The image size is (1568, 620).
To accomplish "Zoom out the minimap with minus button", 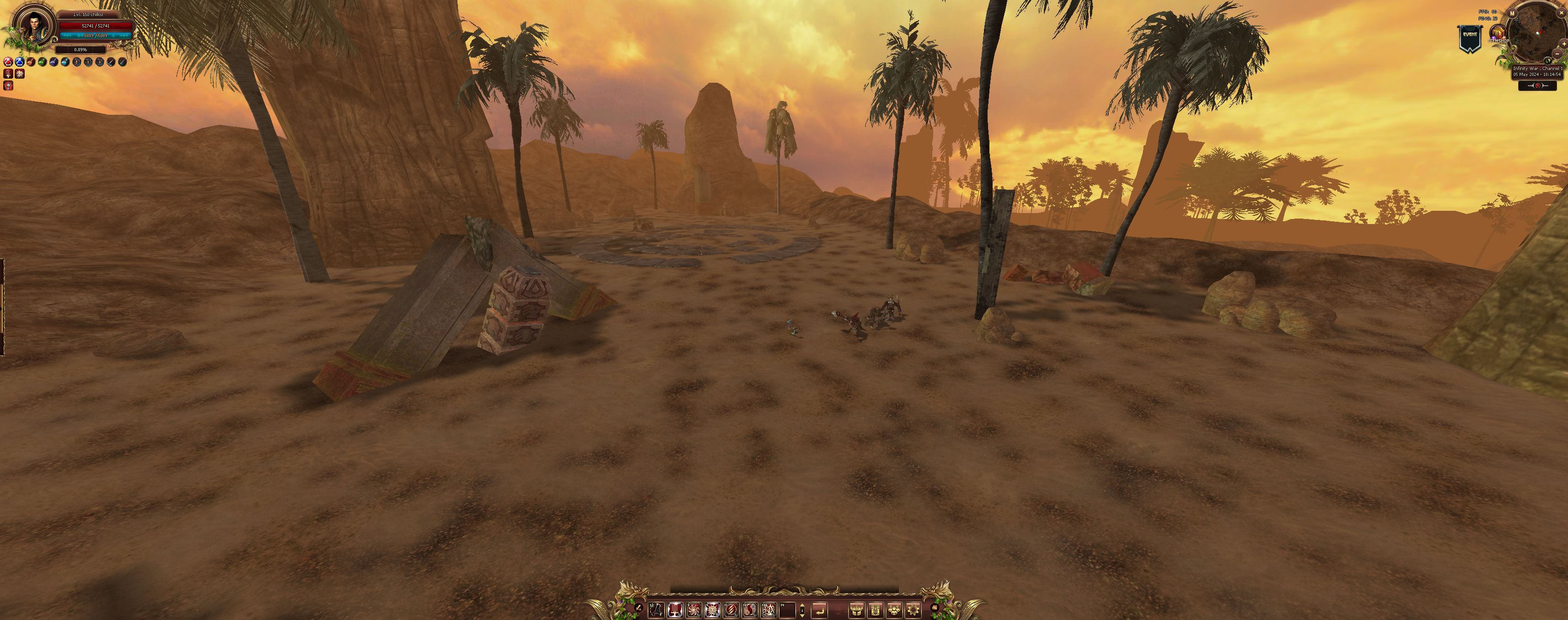I will pyautogui.click(x=1557, y=54).
